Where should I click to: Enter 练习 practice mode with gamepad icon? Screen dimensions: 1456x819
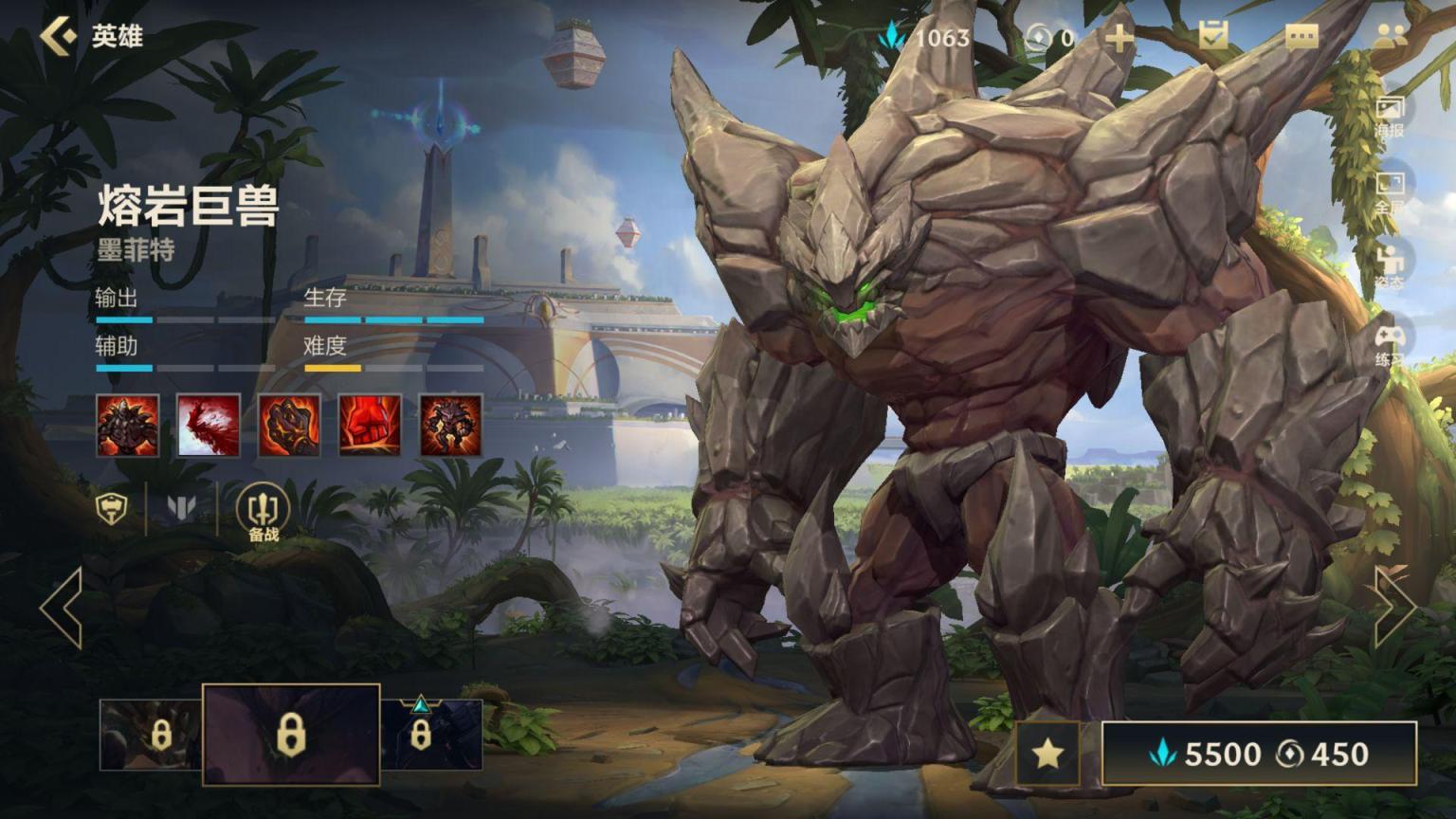(1390, 344)
